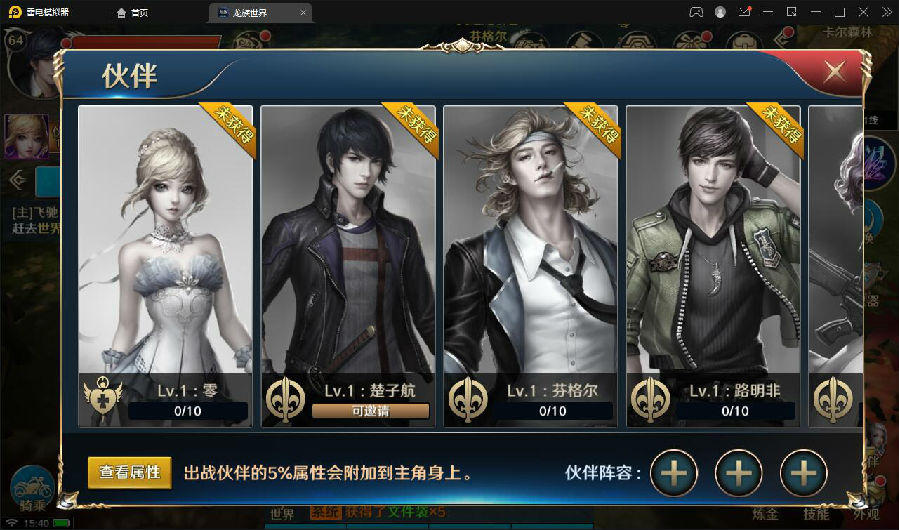The width and height of the screenshot is (899, 530).
Task: Select the 零 companion card
Action: tap(166, 250)
